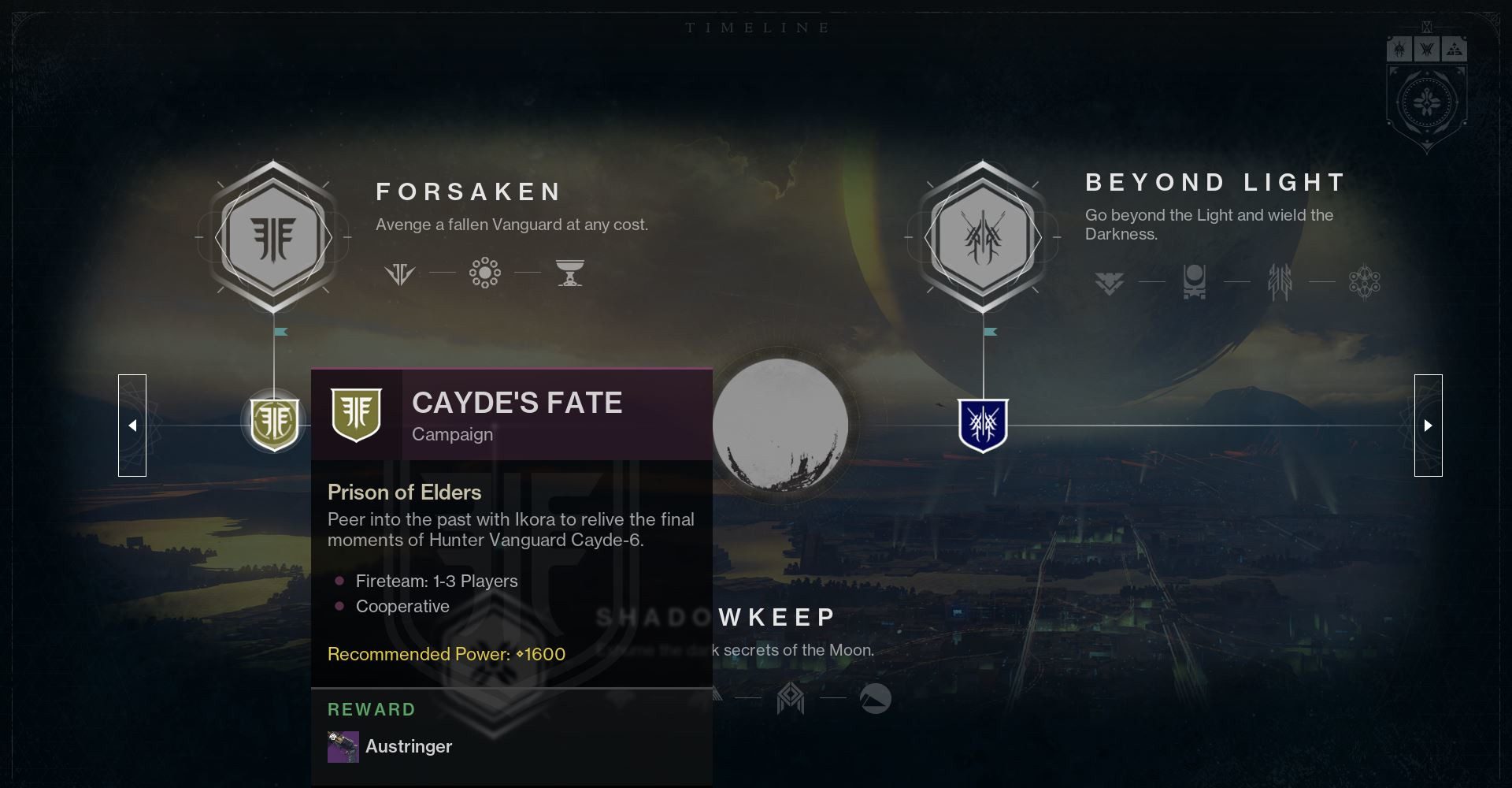
Task: Choose the Shadowkeep Moon node
Action: [780, 426]
